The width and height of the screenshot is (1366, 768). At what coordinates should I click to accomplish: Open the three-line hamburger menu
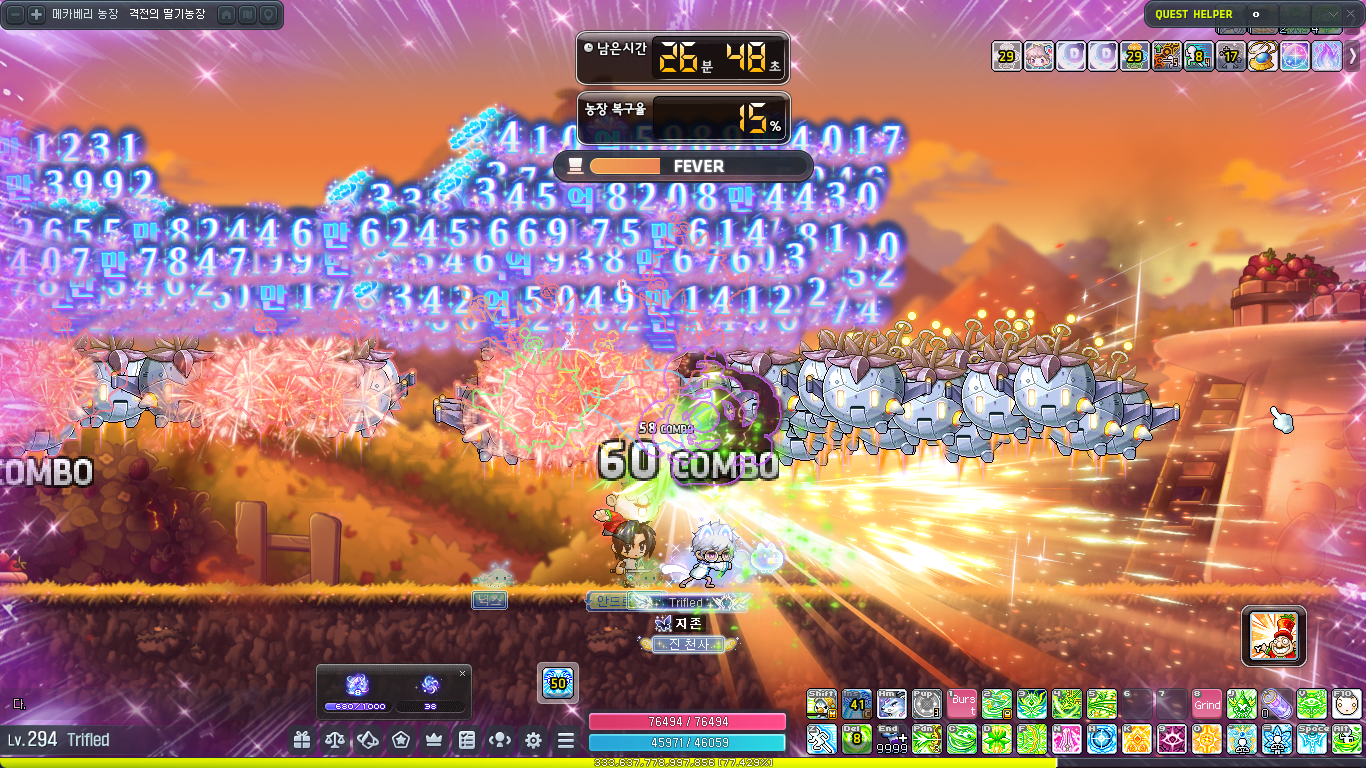(566, 741)
